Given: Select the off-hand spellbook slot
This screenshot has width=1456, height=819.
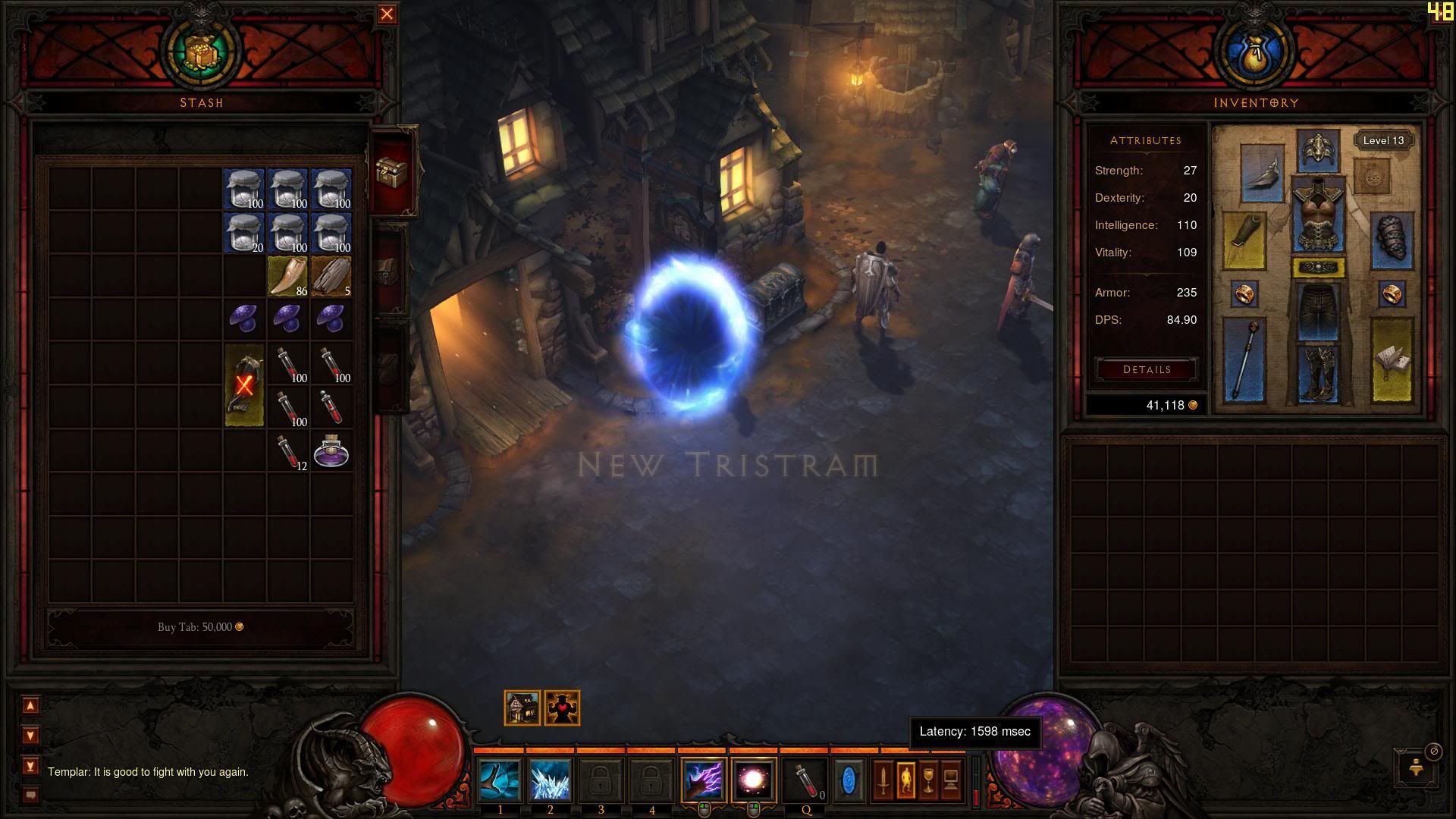Looking at the screenshot, I should click(1392, 359).
